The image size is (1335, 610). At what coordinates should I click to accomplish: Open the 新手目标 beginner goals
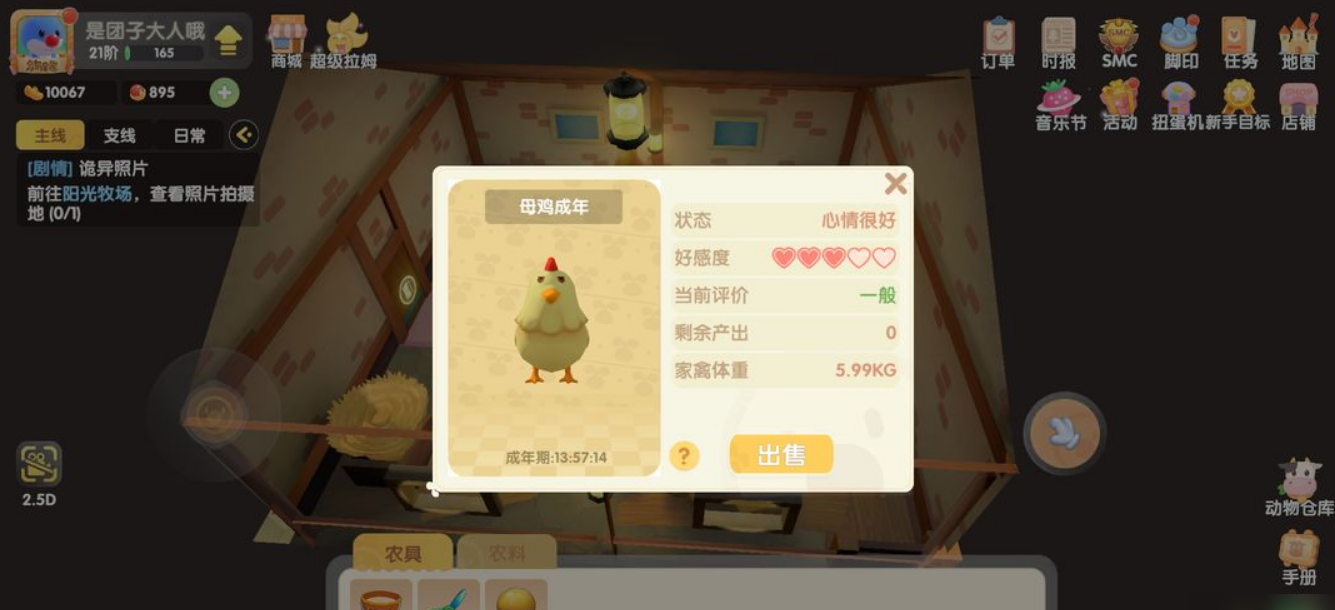coord(1239,104)
